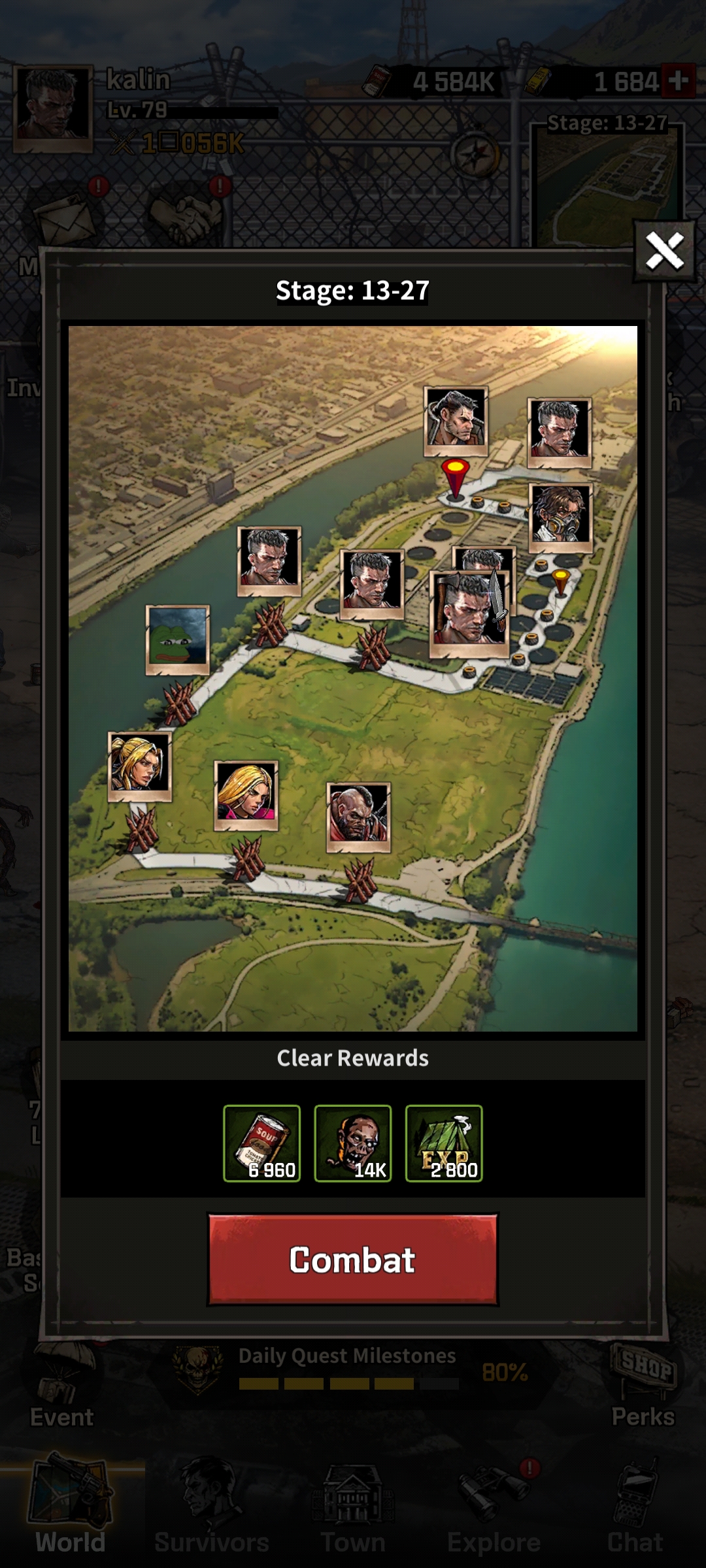Inspect the soup can clear reward
Image resolution: width=706 pixels, height=1568 pixels.
[x=261, y=1143]
